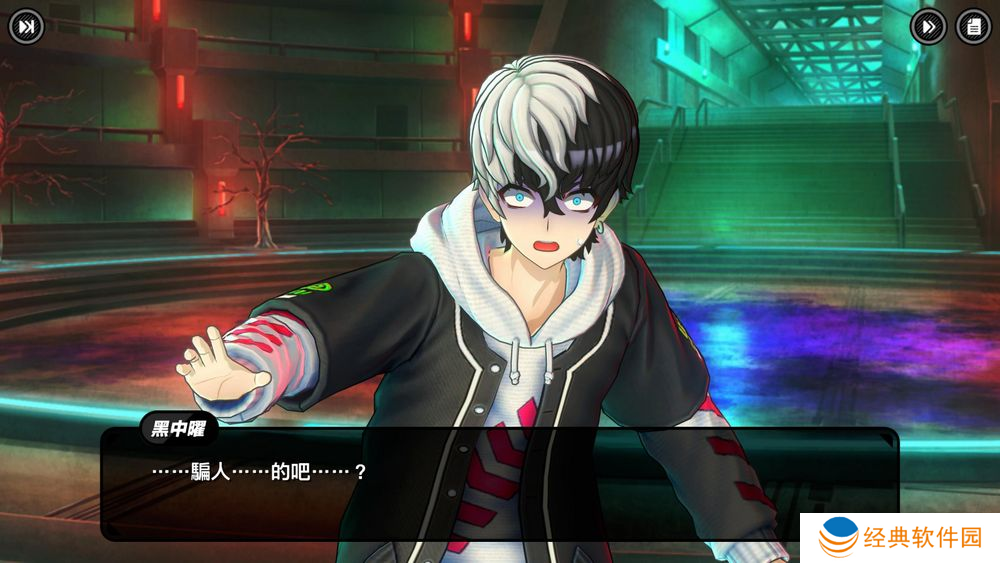Open the dialogue log document icon

pos(973,27)
